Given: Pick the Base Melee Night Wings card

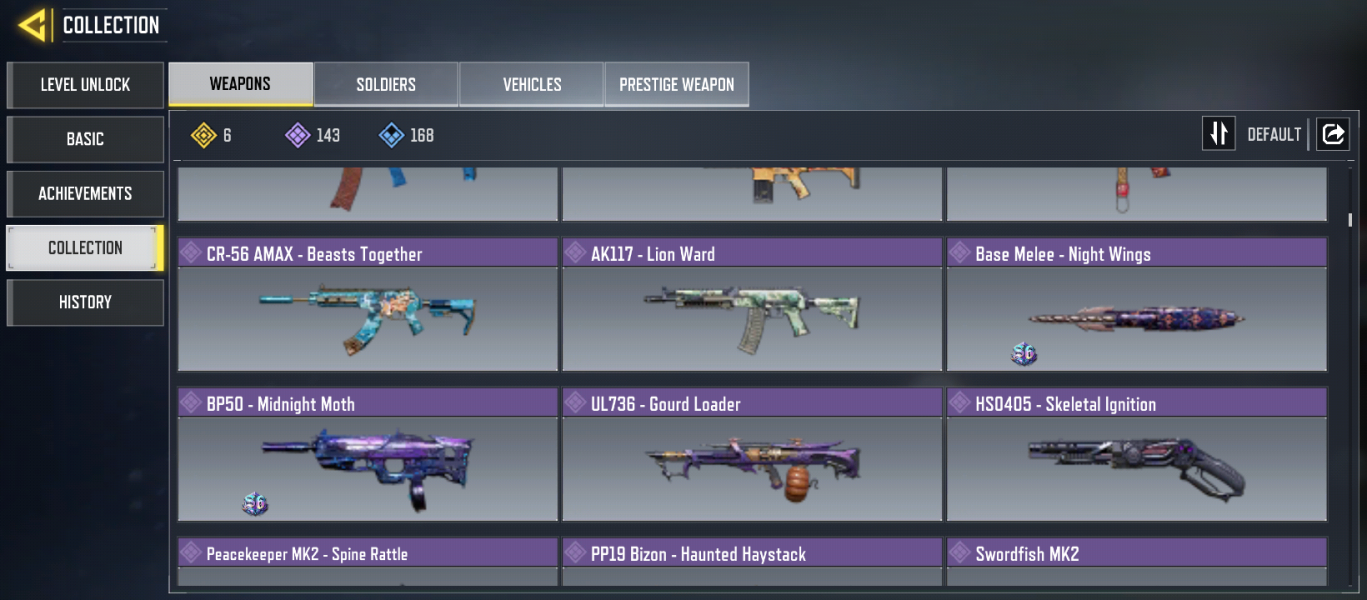Looking at the screenshot, I should (1136, 305).
